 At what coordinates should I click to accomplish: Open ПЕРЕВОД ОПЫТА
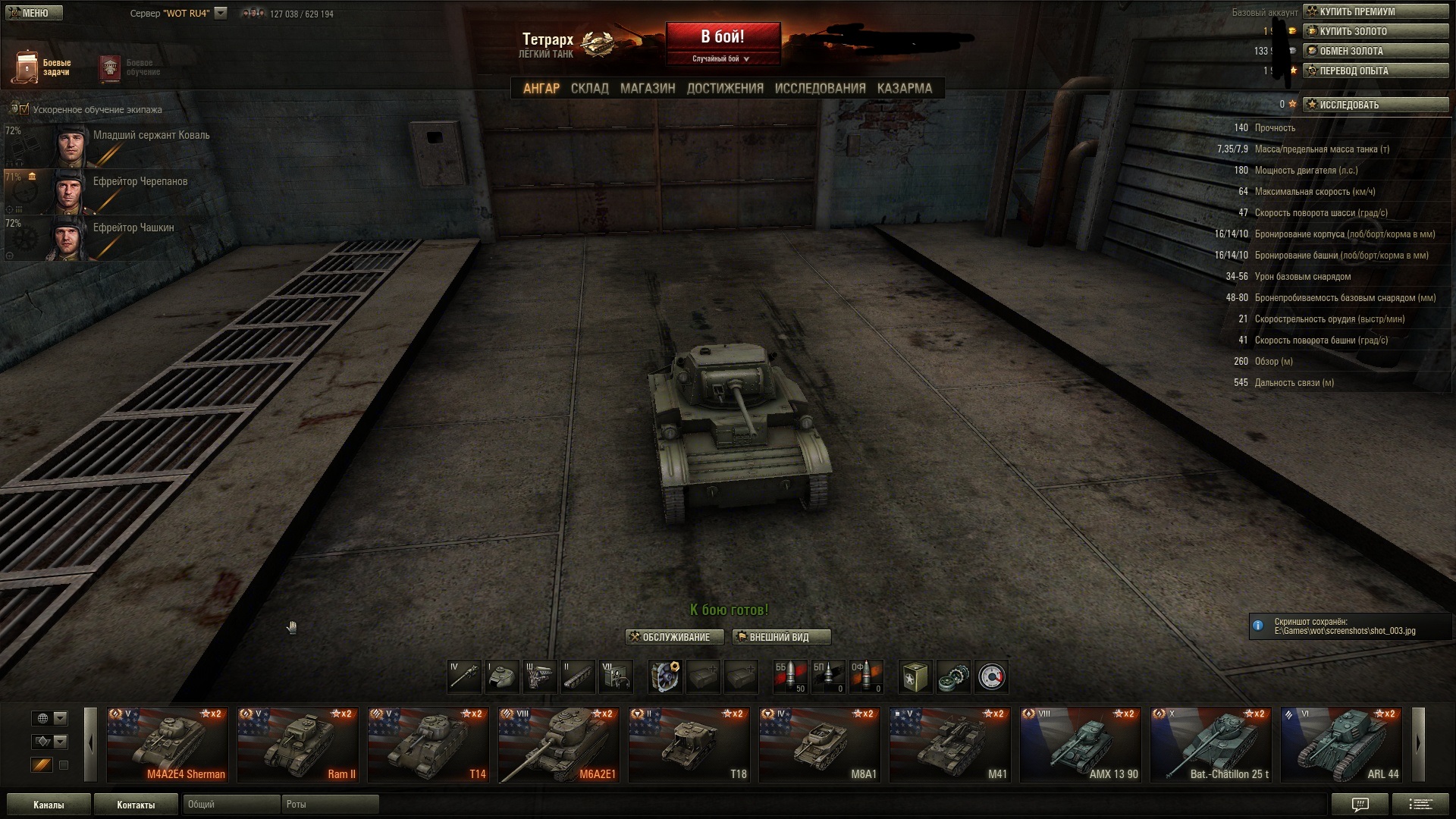1375,71
